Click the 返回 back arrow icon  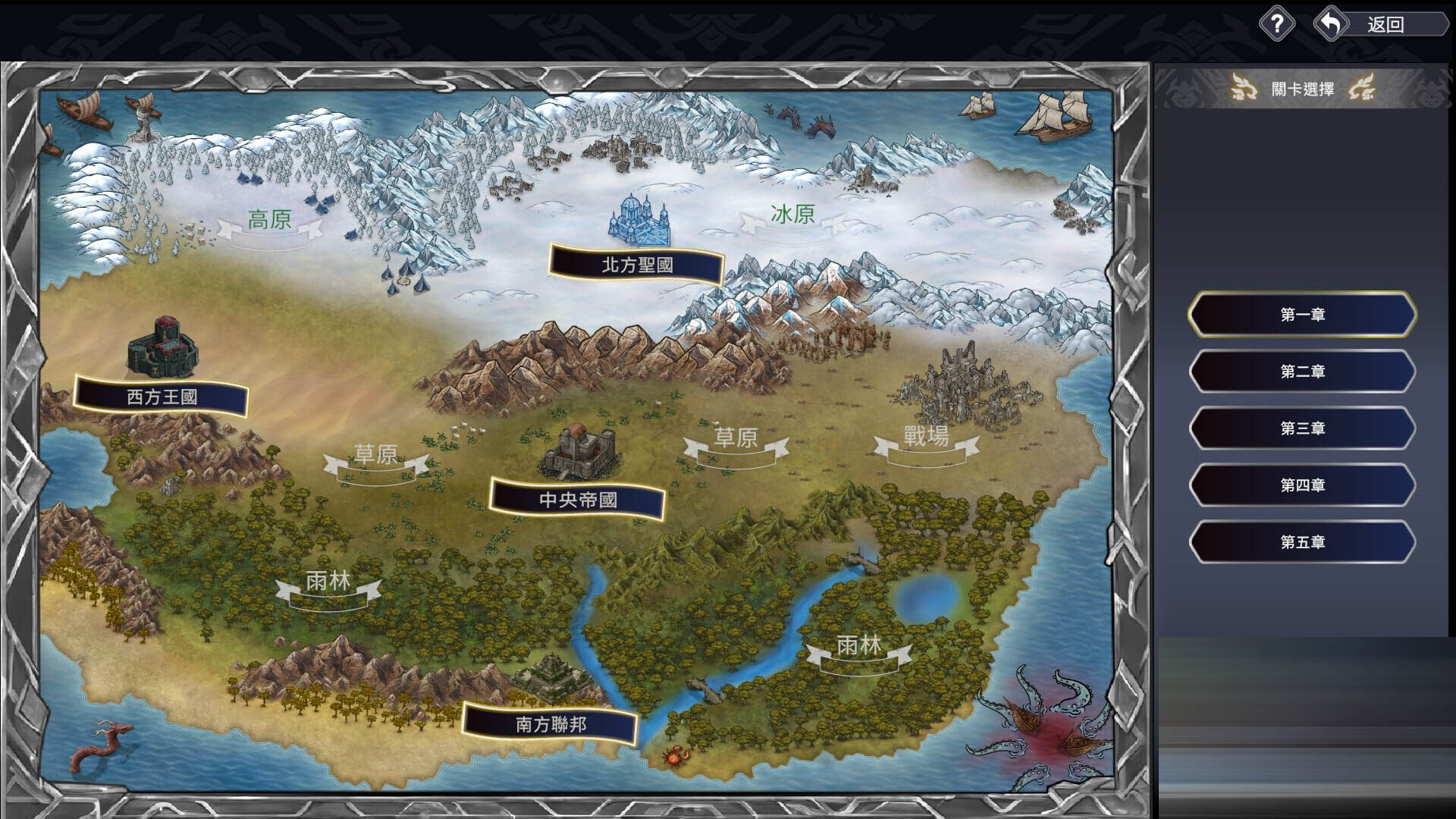(1329, 24)
